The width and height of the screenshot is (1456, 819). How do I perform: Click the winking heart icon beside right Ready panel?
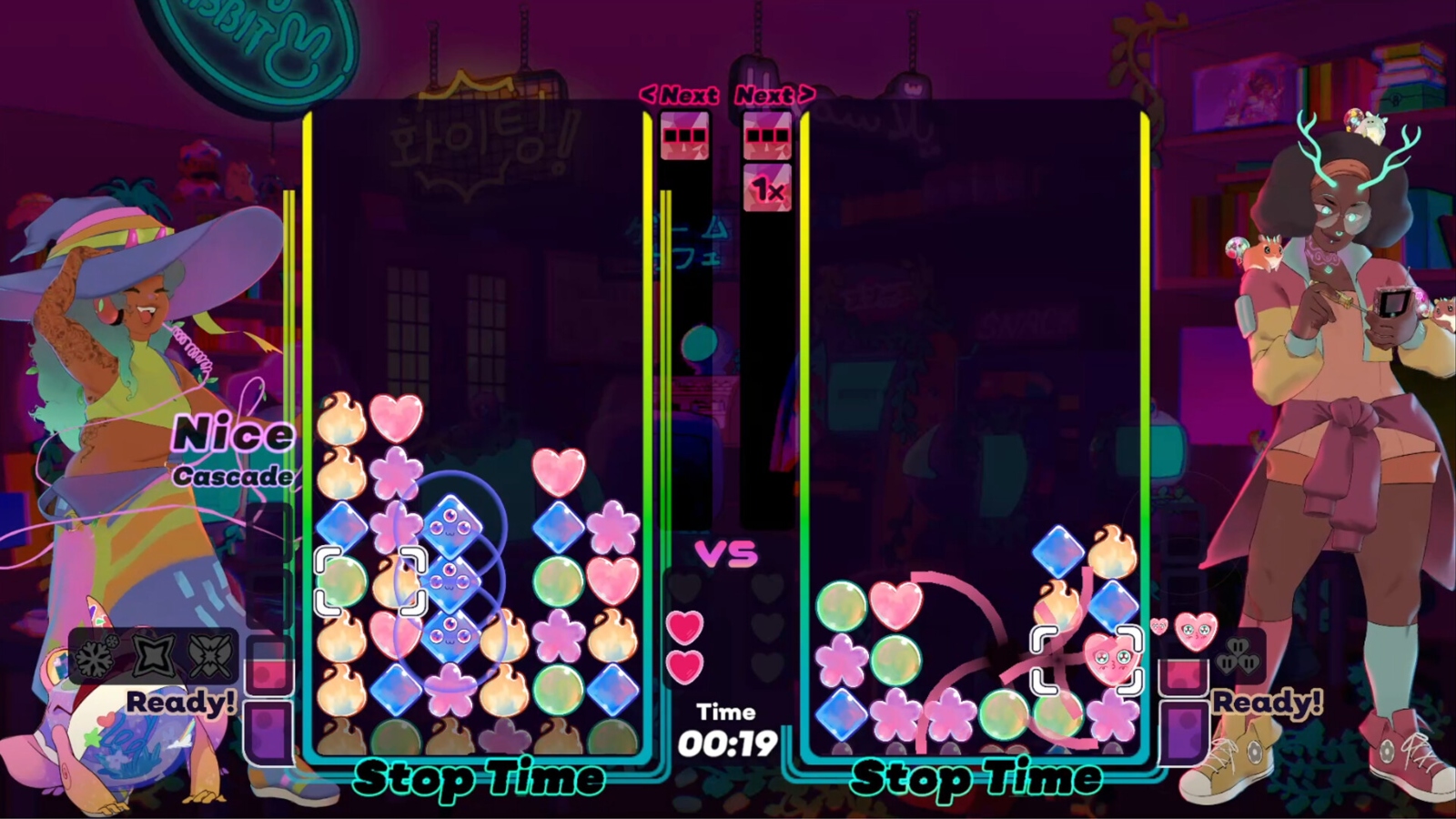tap(1196, 632)
